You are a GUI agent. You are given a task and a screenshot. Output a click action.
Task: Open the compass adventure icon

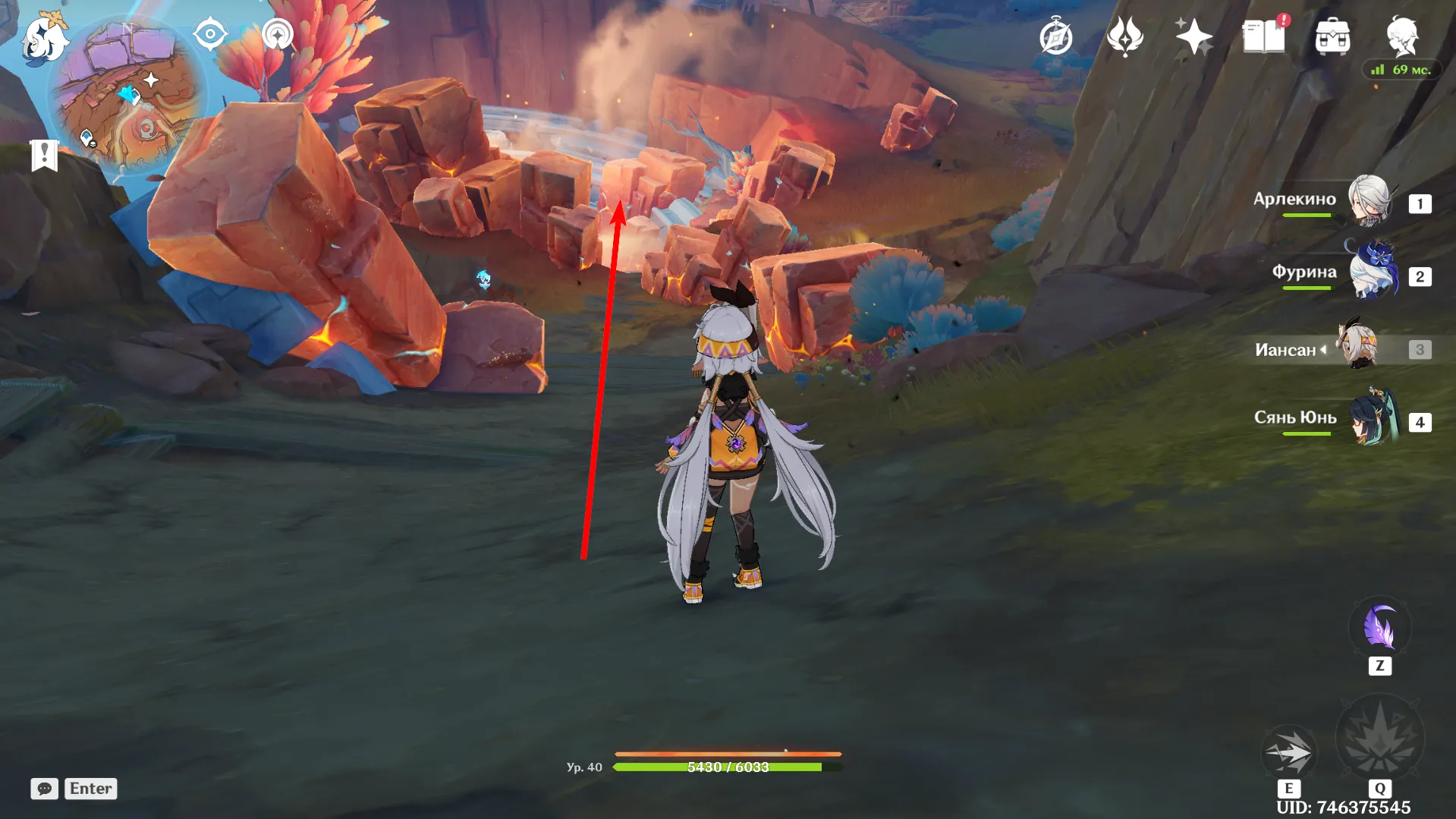1056,37
